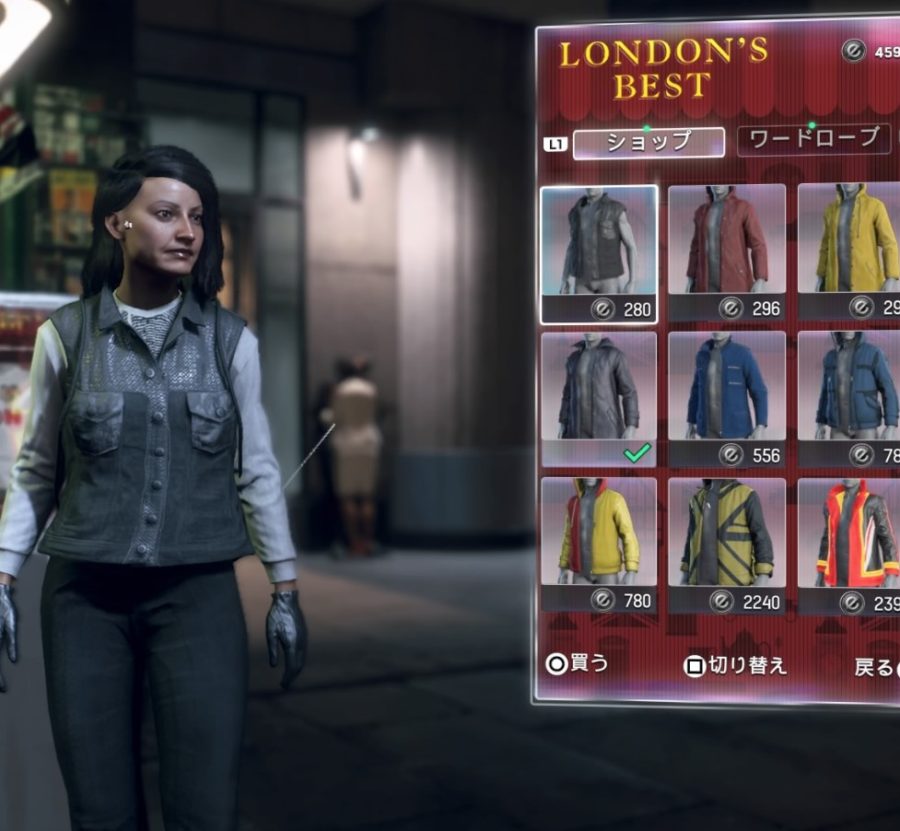The width and height of the screenshot is (900, 831).
Task: Select the owned grey jacket with checkmark
Action: pyautogui.click(x=599, y=399)
